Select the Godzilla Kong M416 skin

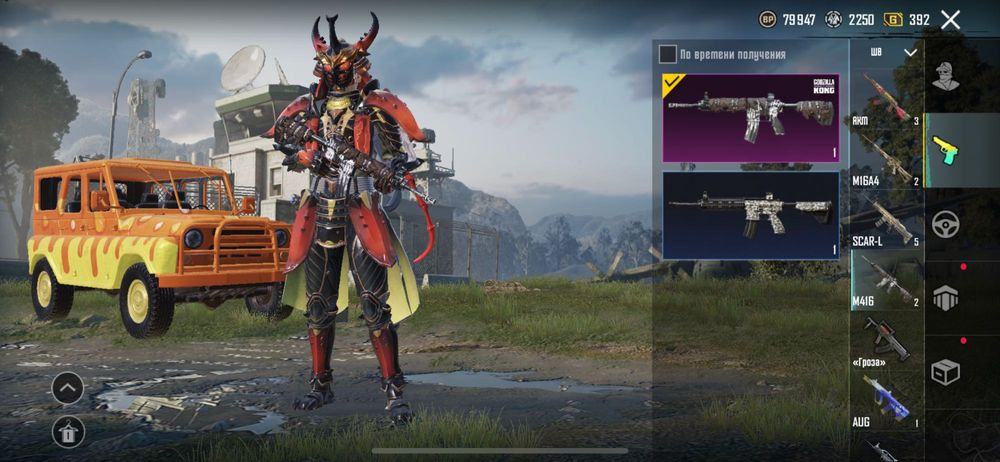[750, 117]
